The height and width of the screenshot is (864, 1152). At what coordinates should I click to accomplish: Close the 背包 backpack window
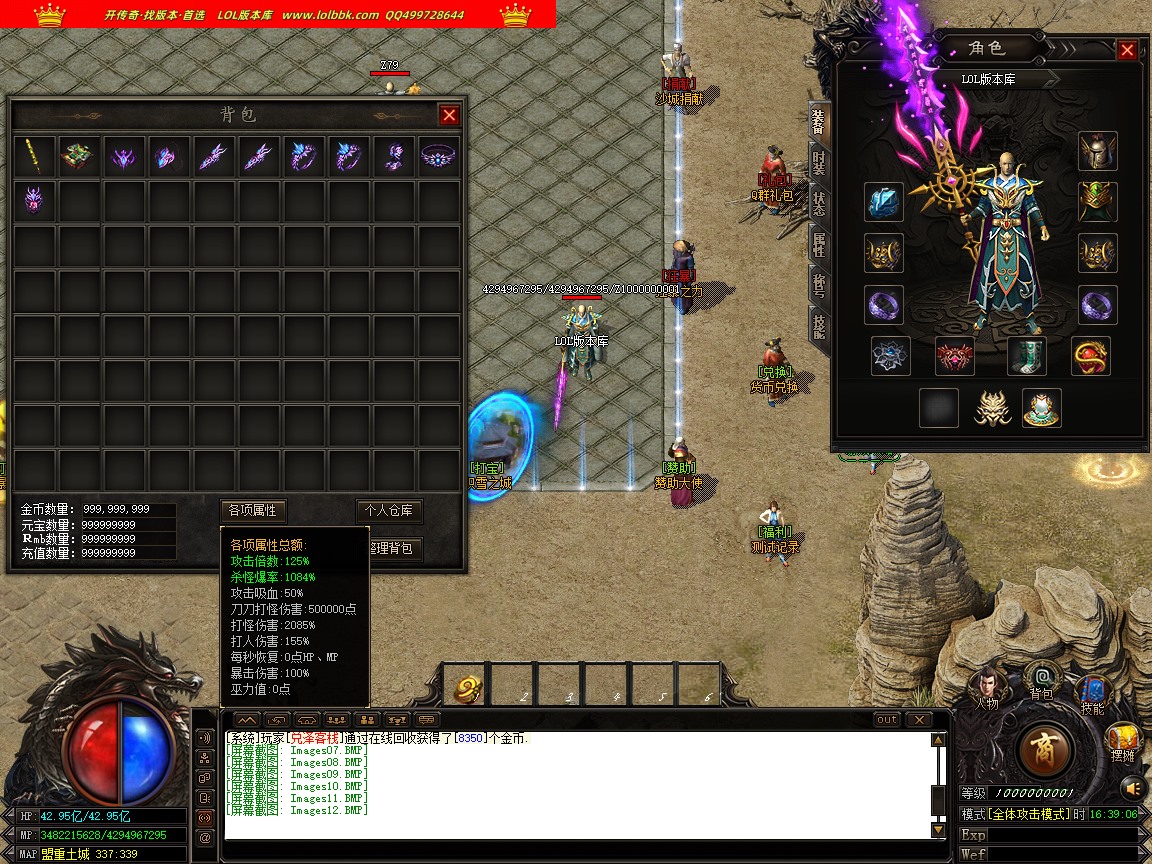(449, 115)
